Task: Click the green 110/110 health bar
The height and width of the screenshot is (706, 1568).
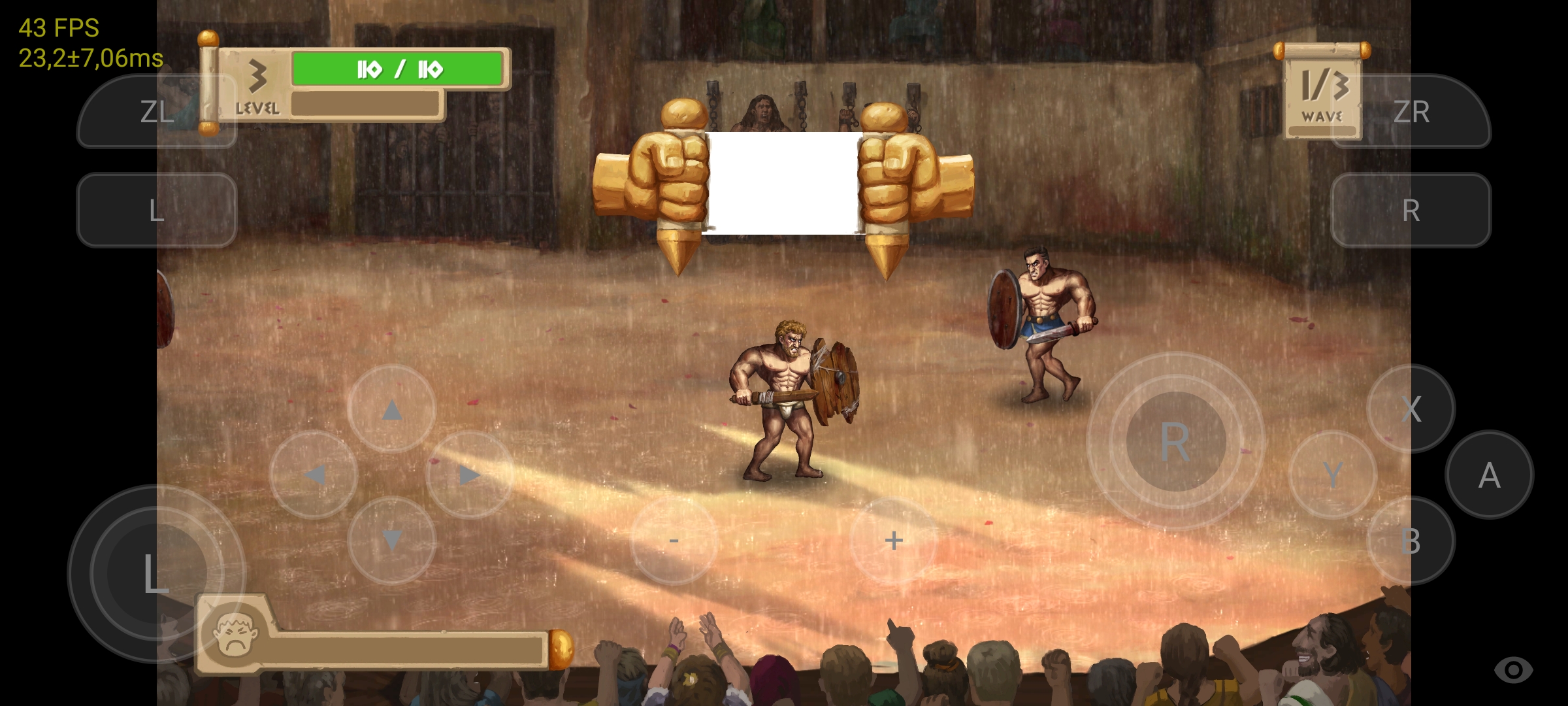Action: [397, 68]
